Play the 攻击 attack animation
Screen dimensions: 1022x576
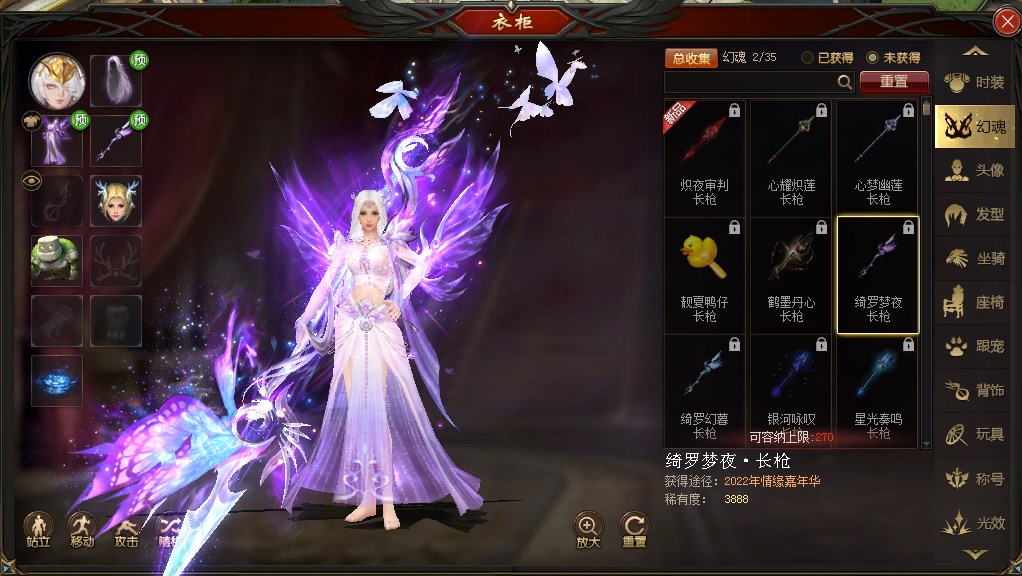(126, 529)
